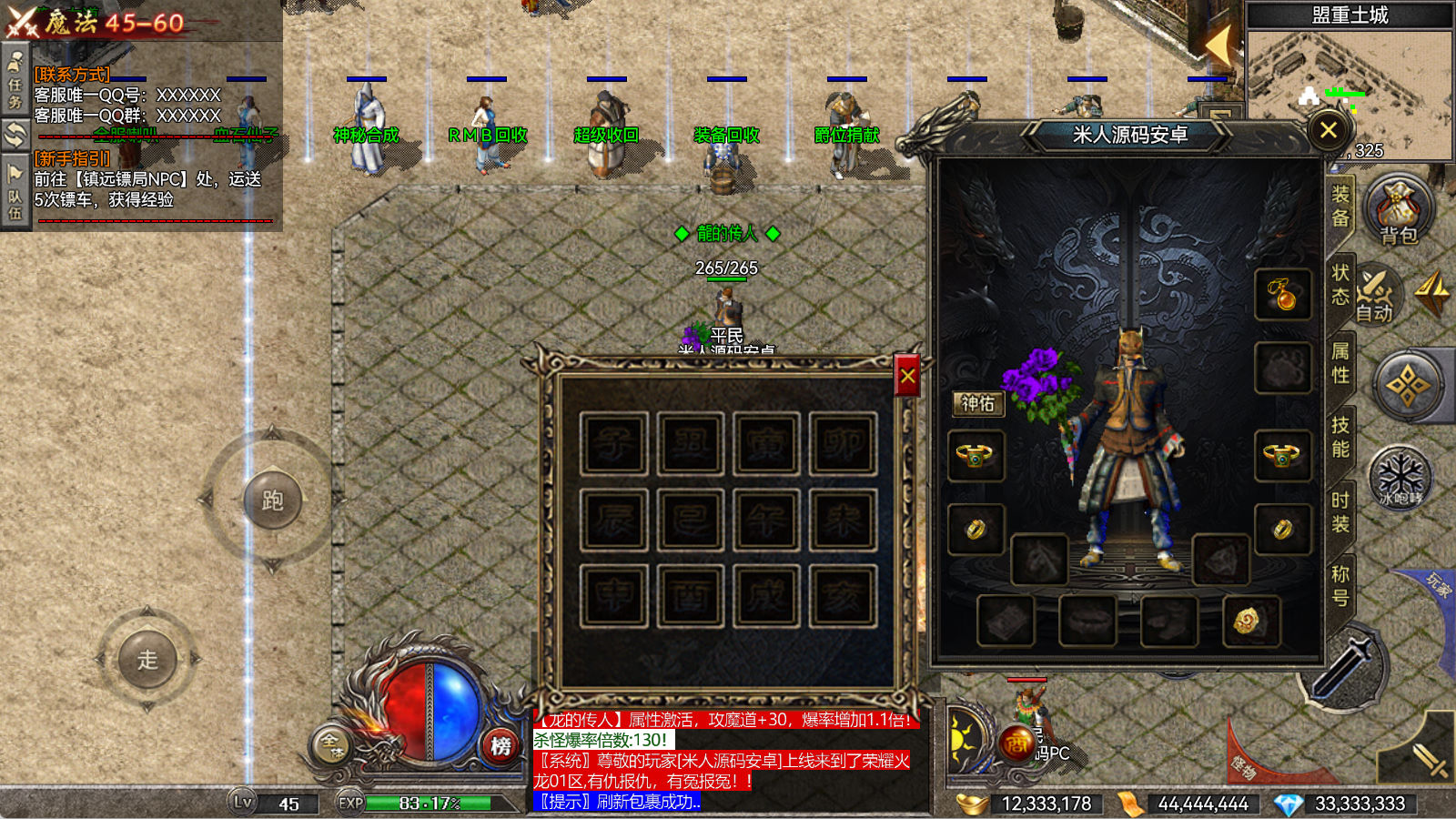Open the 属性 attributes tab
This screenshot has height=819, width=1456.
[1340, 362]
